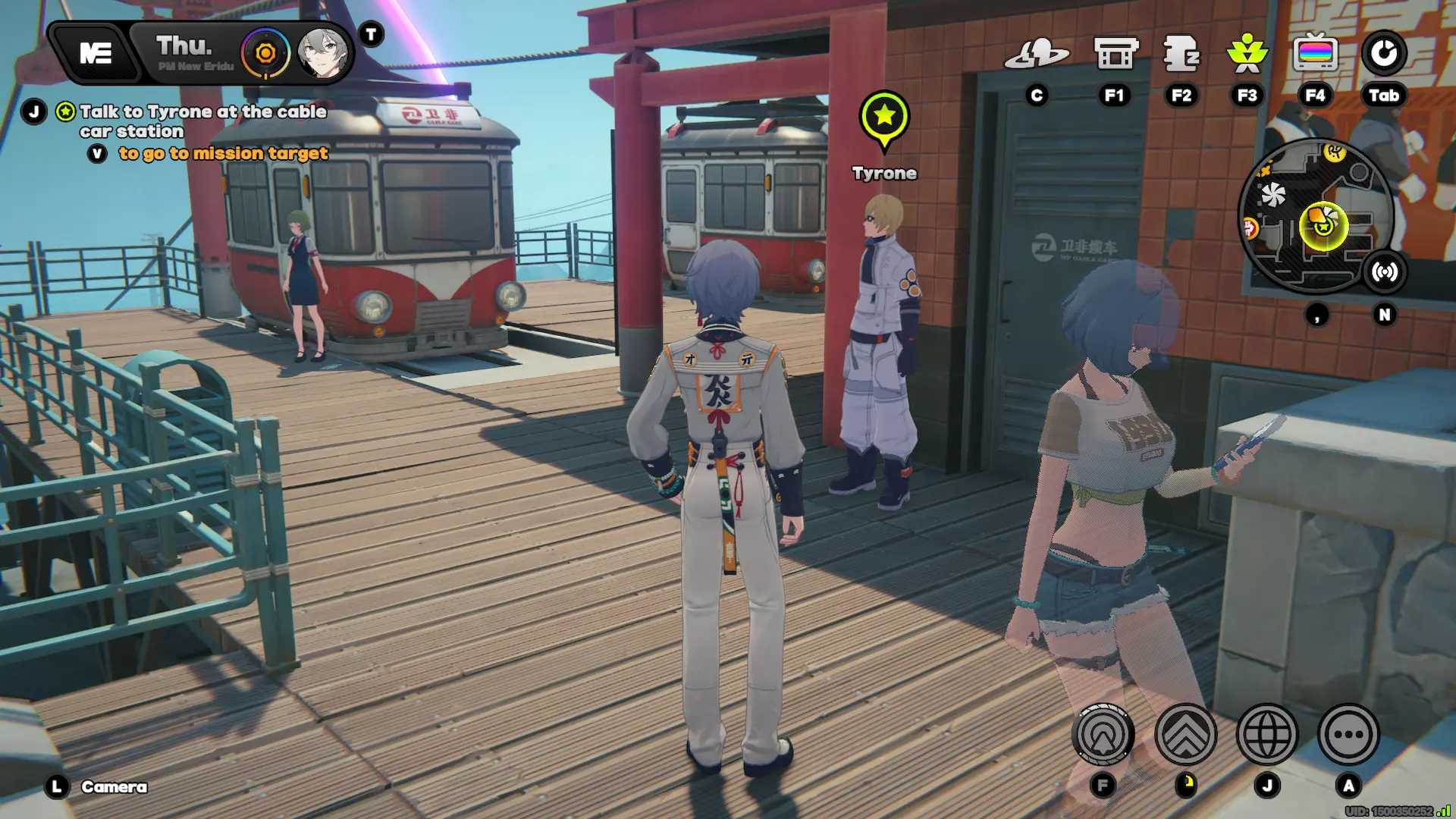The height and width of the screenshot is (819, 1456).
Task: Open the green star event icon
Action: point(1247,55)
